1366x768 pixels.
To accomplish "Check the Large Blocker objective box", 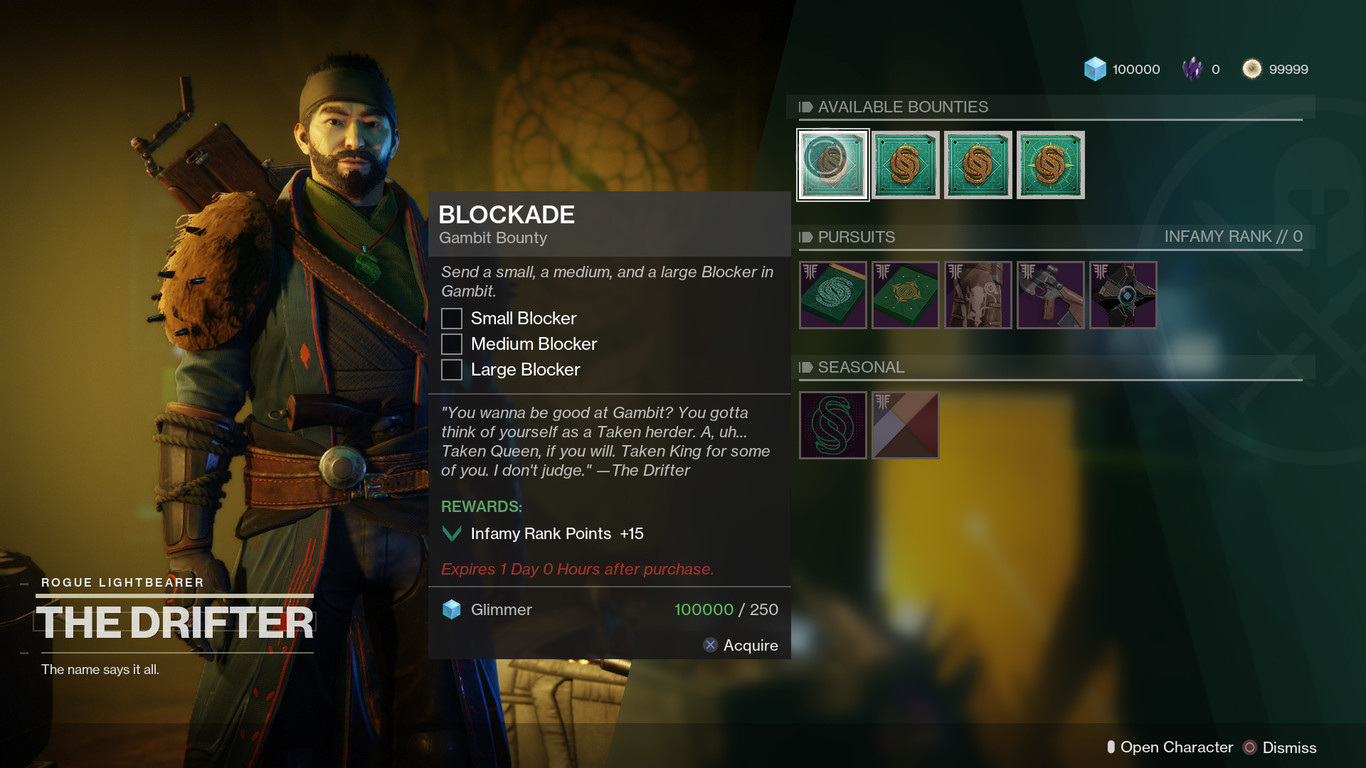I will [451, 369].
